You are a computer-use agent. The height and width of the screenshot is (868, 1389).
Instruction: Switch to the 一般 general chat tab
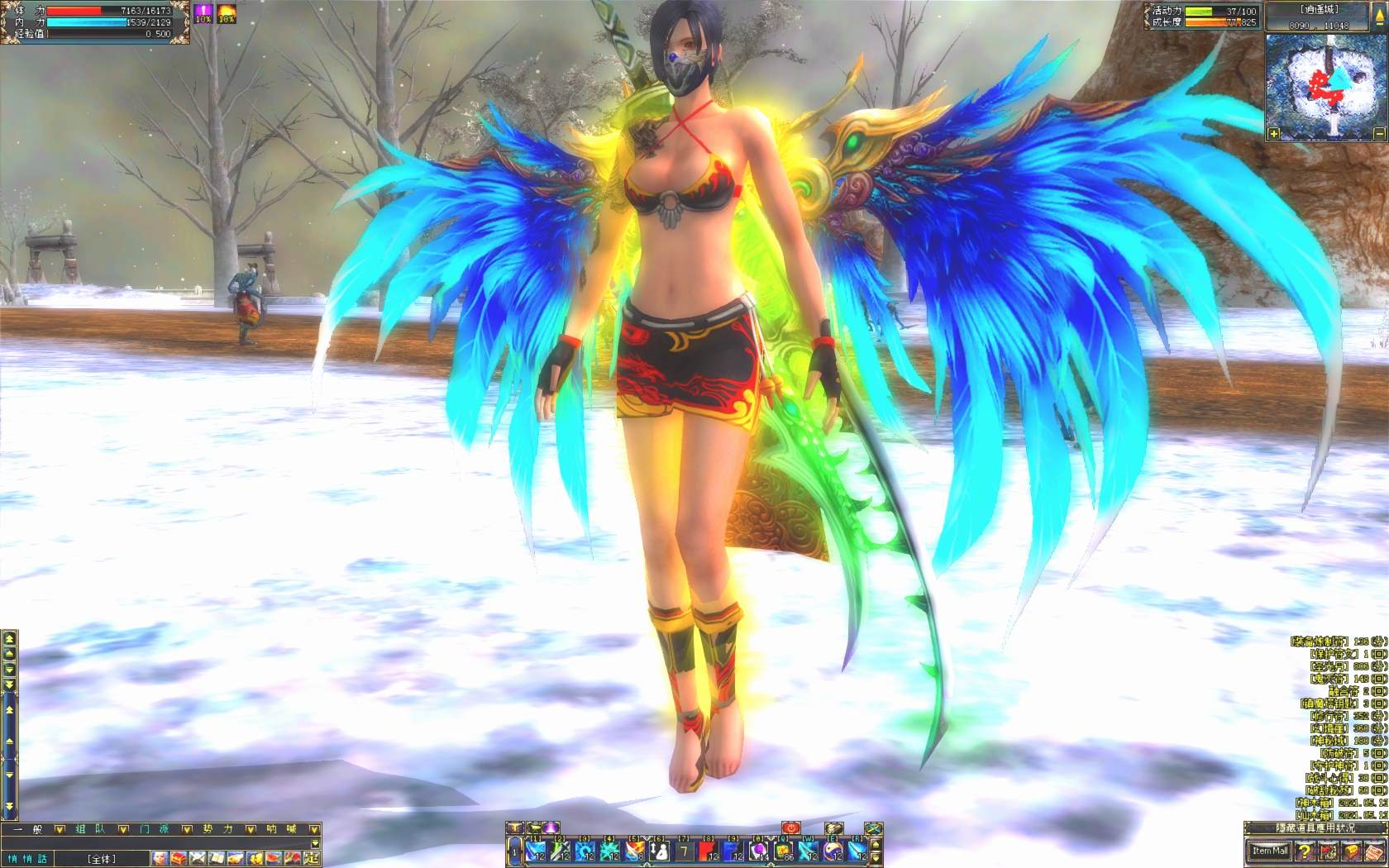pos(26,828)
